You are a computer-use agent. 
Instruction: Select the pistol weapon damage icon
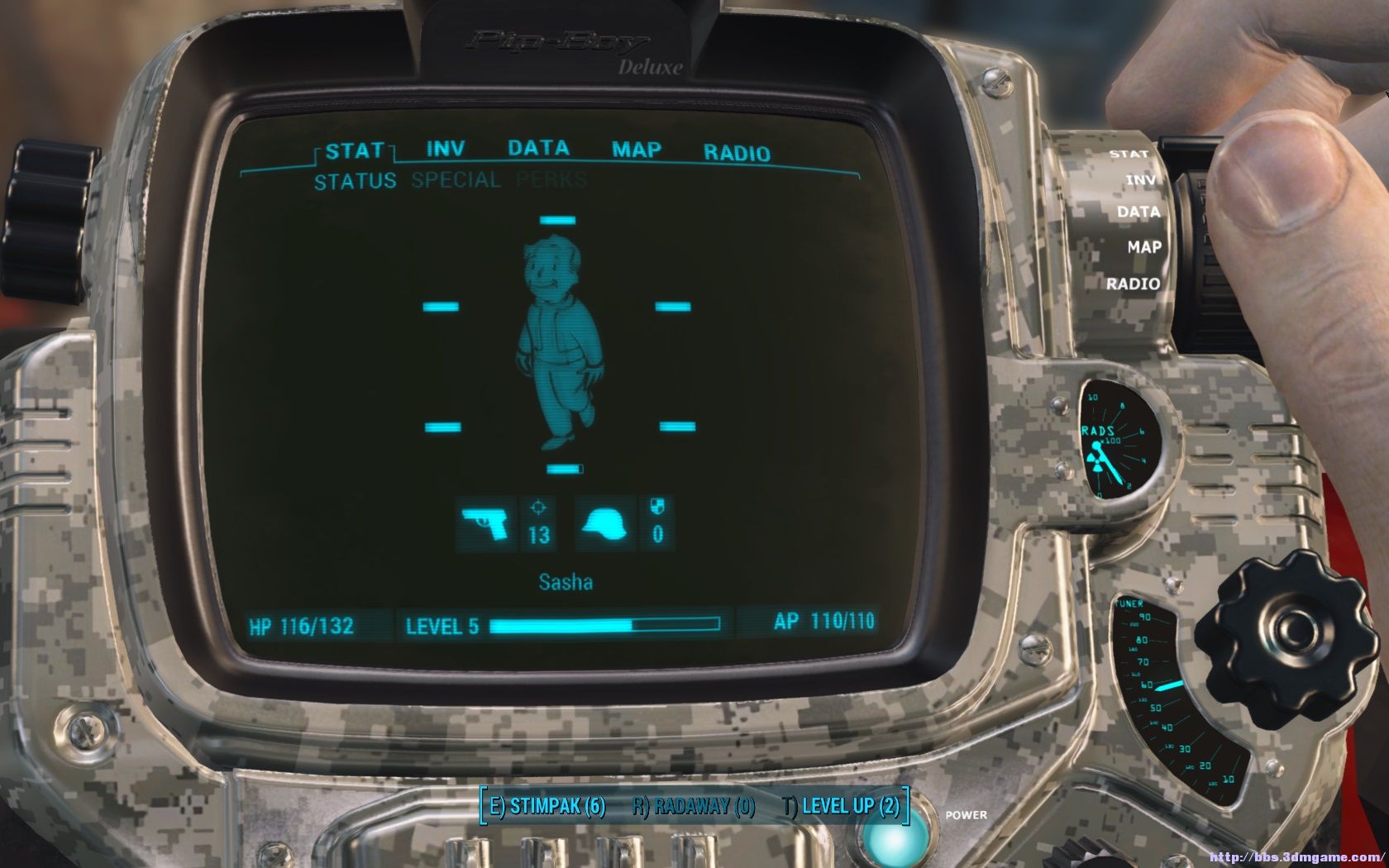pos(486,524)
